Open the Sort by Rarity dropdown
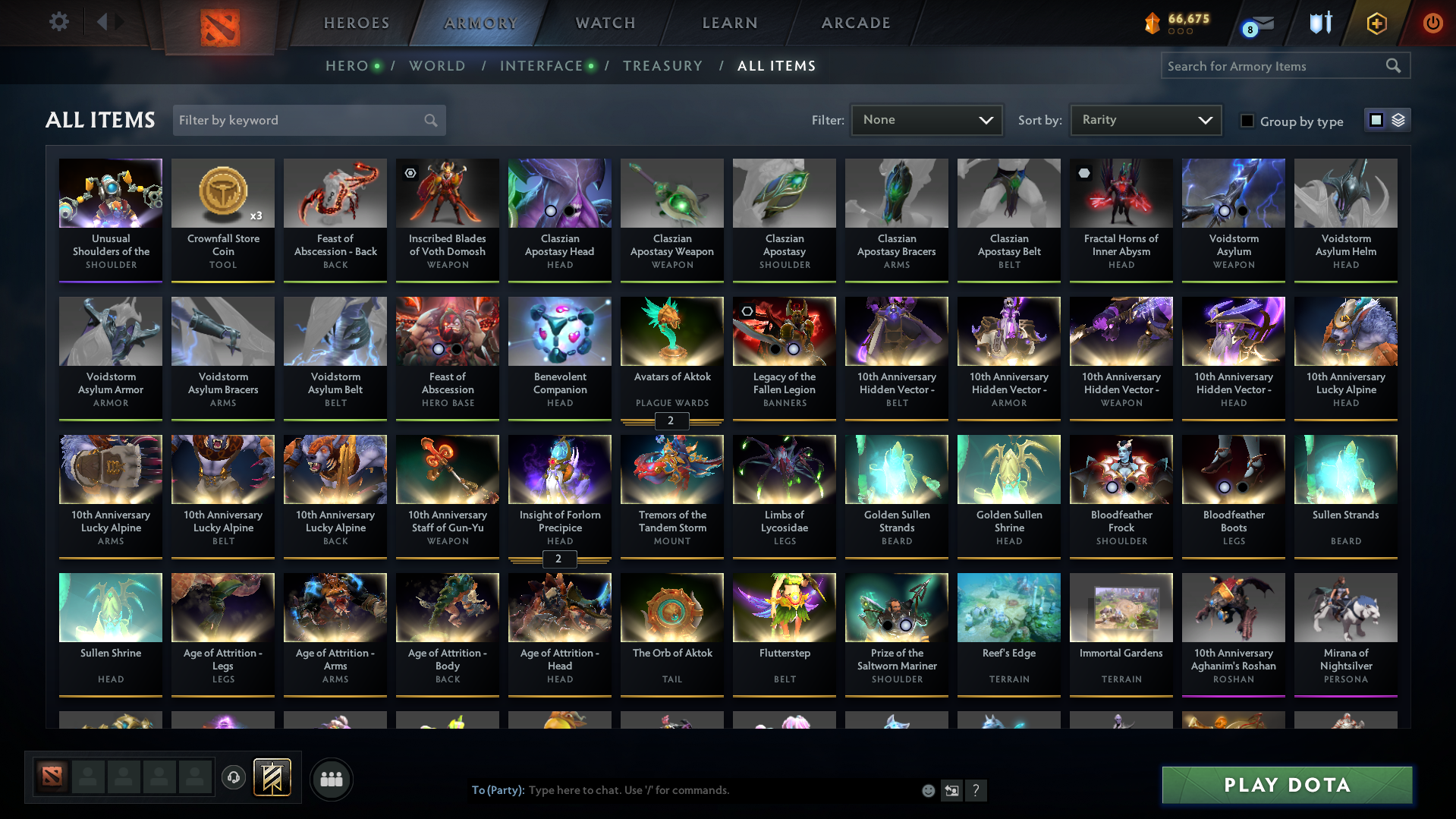Image resolution: width=1456 pixels, height=819 pixels. click(1145, 120)
